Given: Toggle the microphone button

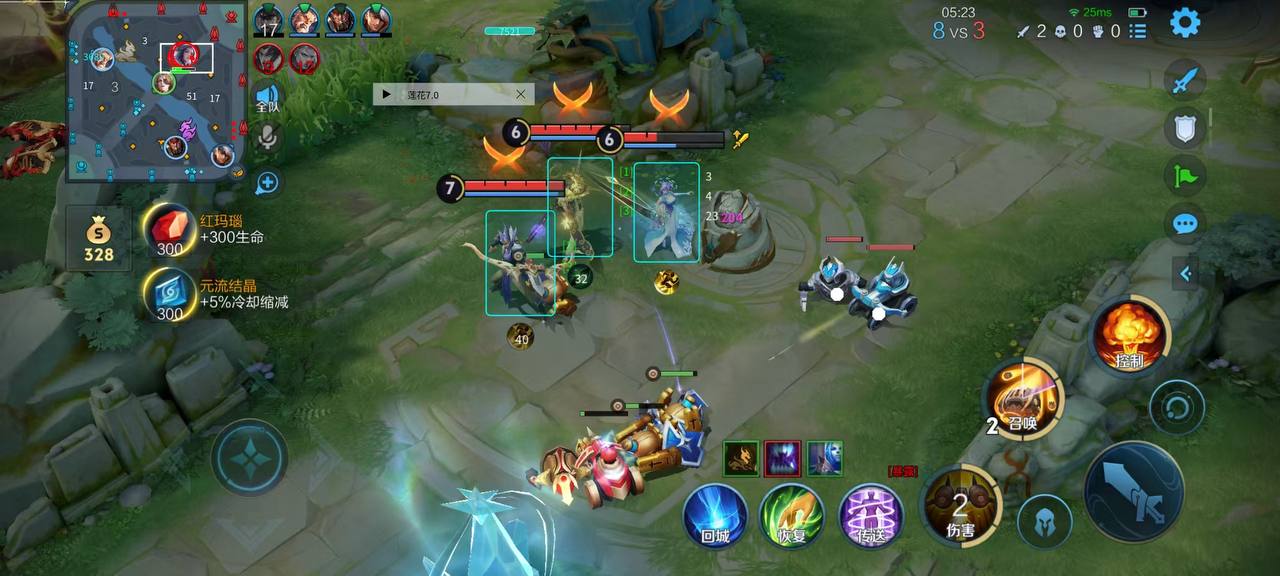Looking at the screenshot, I should pyautogui.click(x=267, y=138).
